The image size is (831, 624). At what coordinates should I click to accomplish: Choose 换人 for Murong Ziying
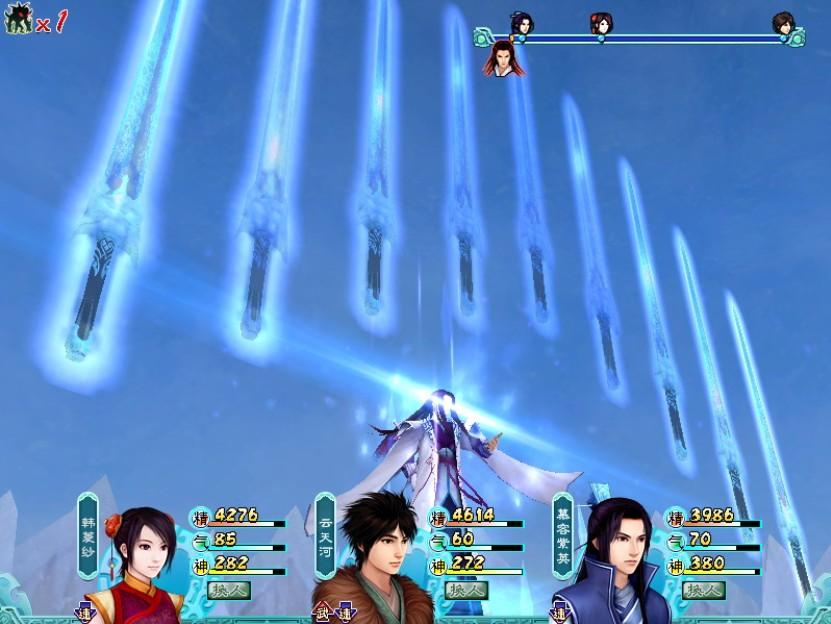coord(704,590)
